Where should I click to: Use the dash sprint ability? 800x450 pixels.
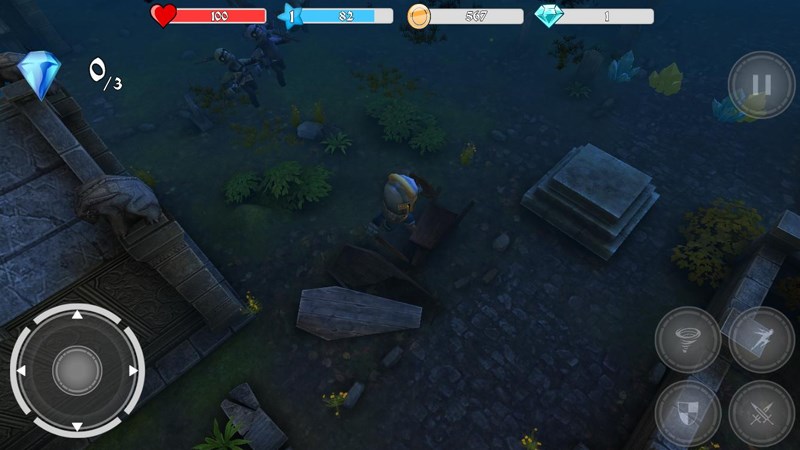coord(761,339)
